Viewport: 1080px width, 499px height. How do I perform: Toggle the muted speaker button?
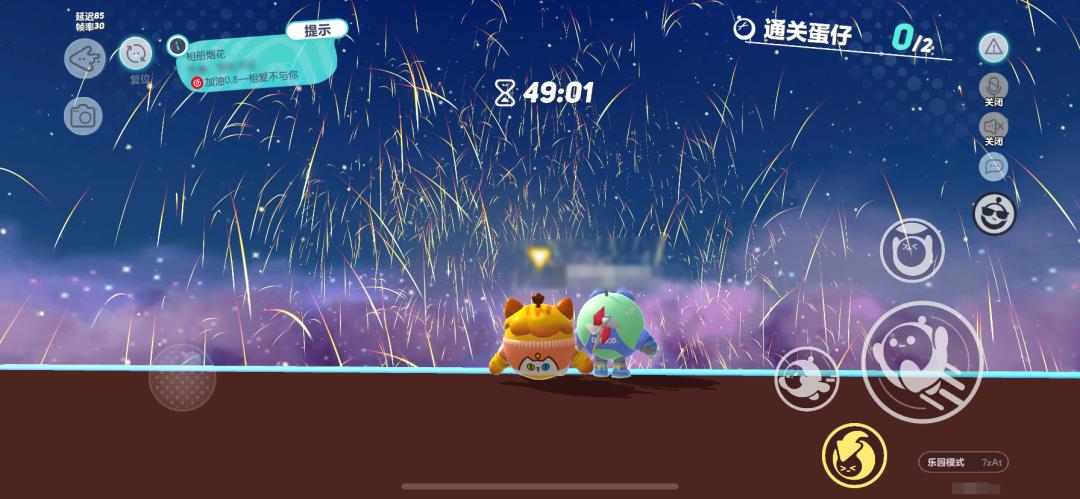(993, 126)
